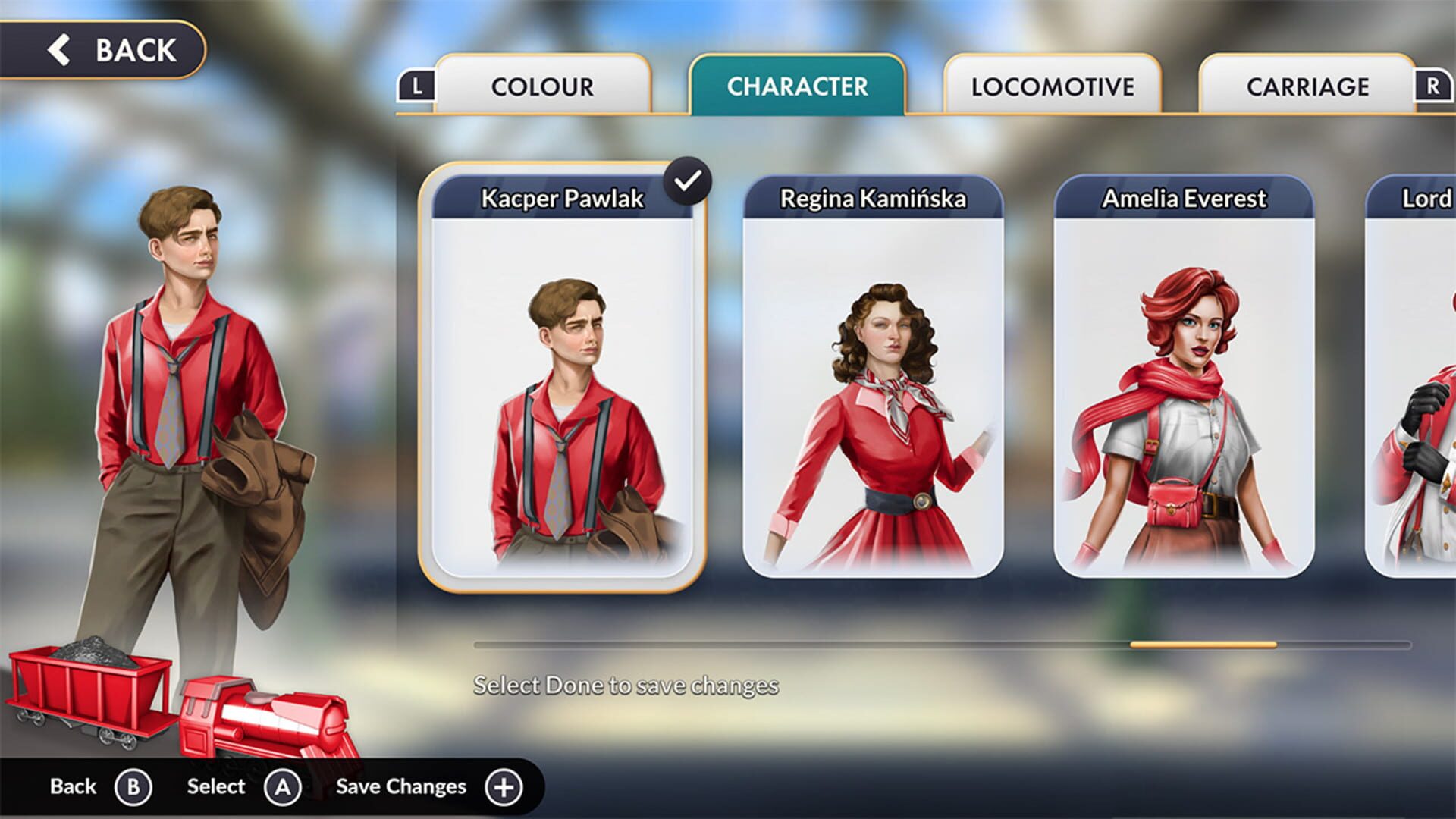The height and width of the screenshot is (819, 1456).
Task: Click the checkmark badge on Kacper Pawlak's card
Action: click(x=688, y=180)
